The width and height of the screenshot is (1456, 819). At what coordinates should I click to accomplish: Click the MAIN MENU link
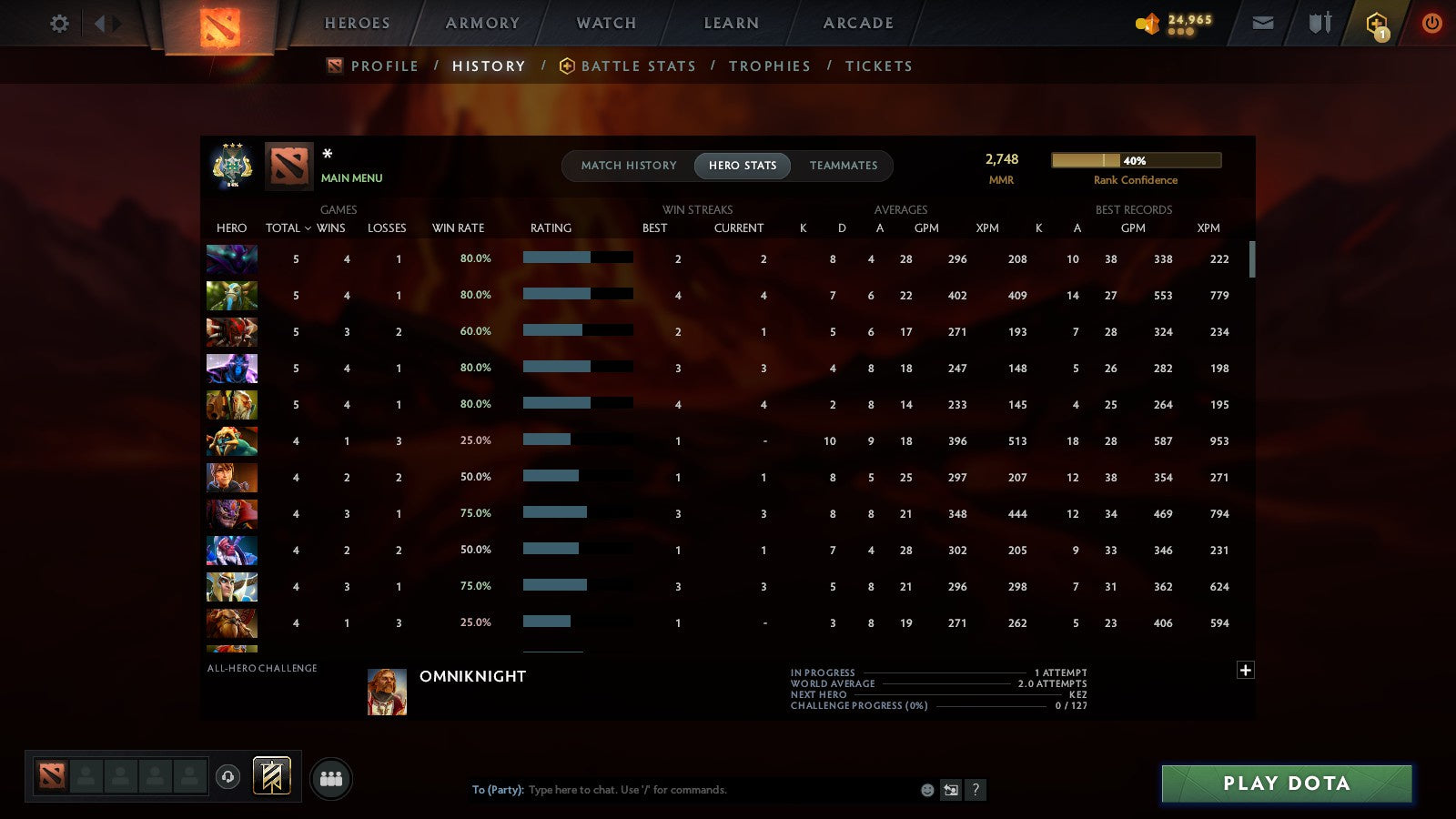[352, 178]
